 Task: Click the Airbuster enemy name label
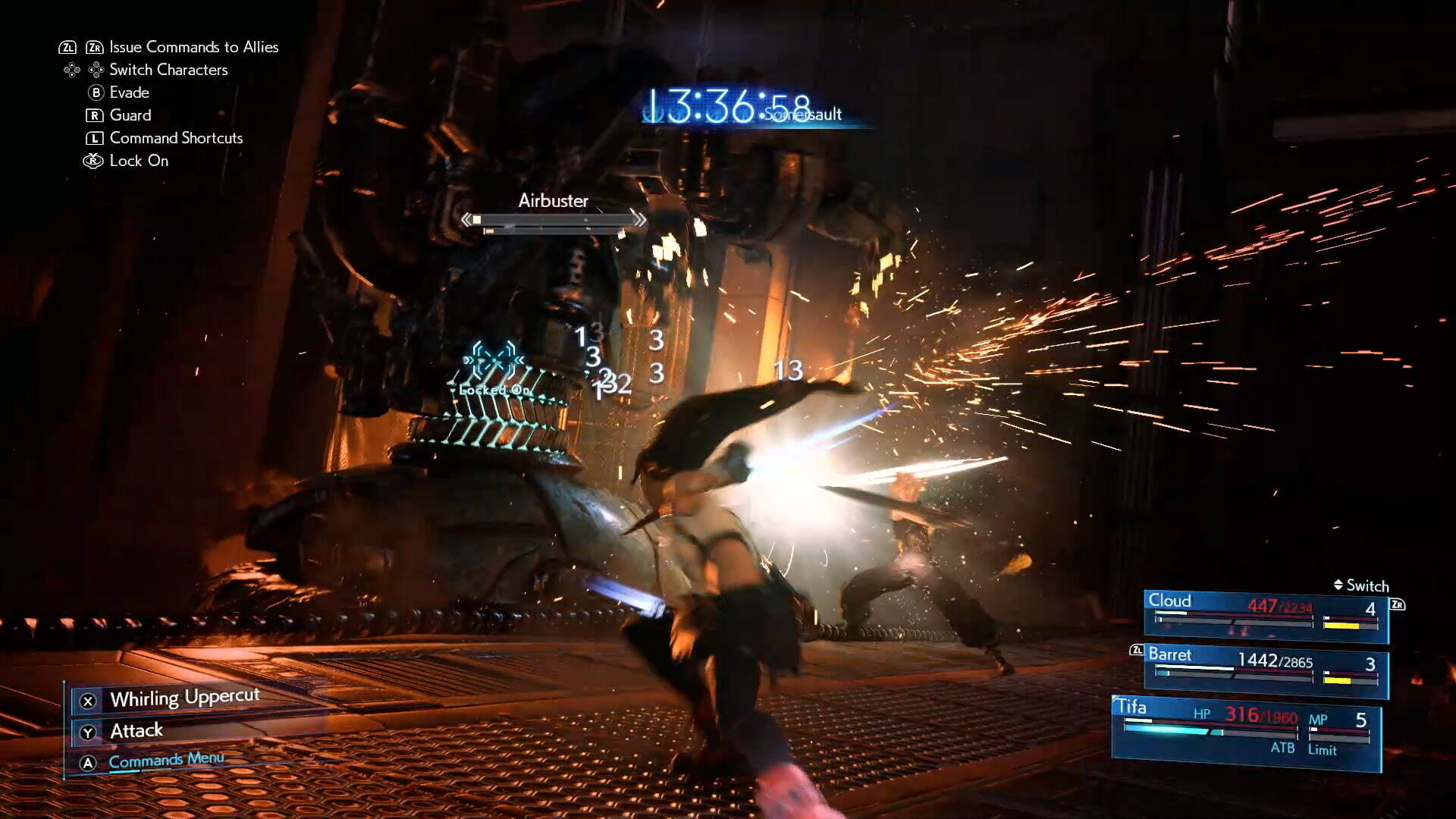(554, 201)
